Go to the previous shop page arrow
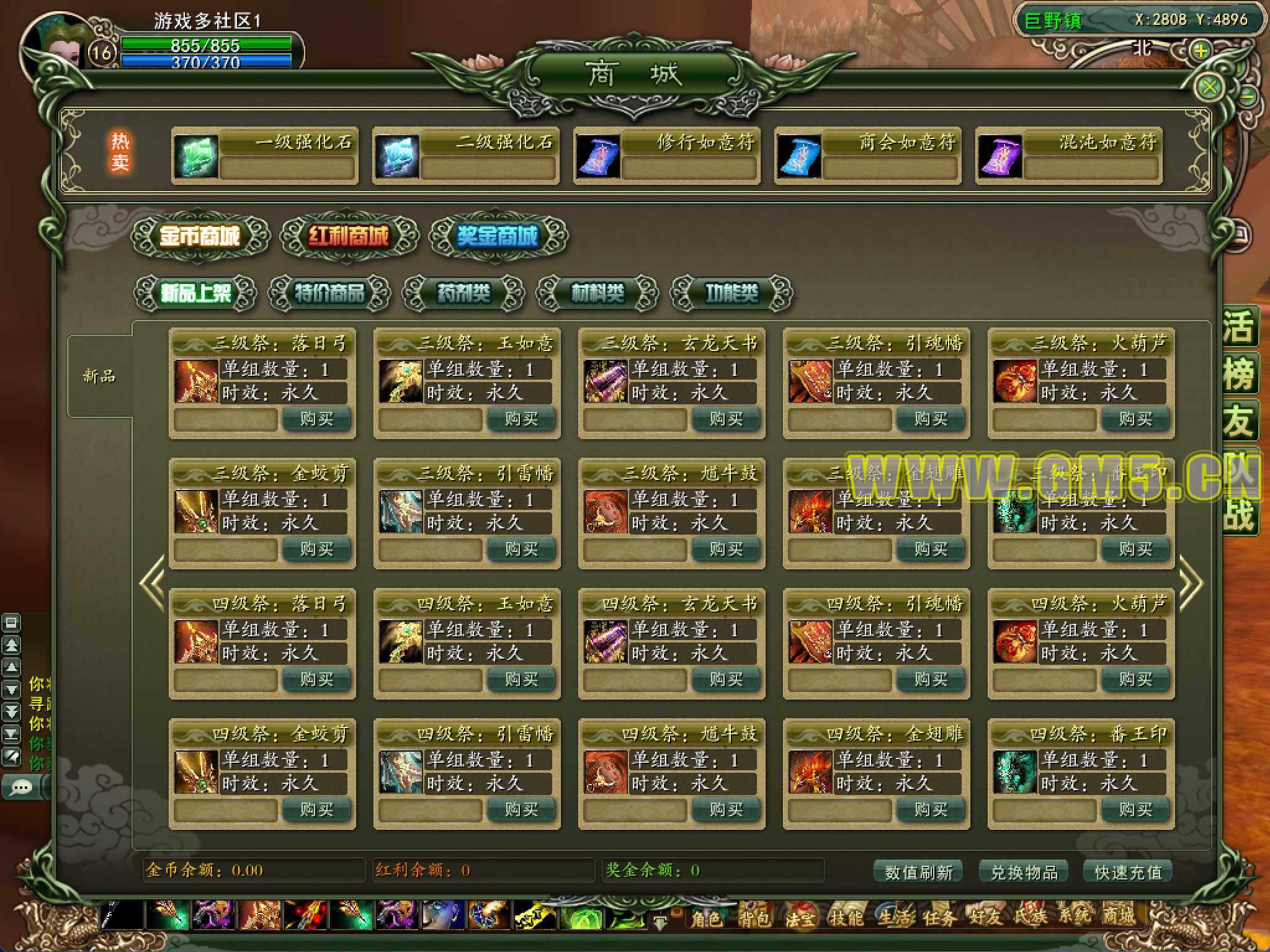1270x952 pixels. click(153, 583)
